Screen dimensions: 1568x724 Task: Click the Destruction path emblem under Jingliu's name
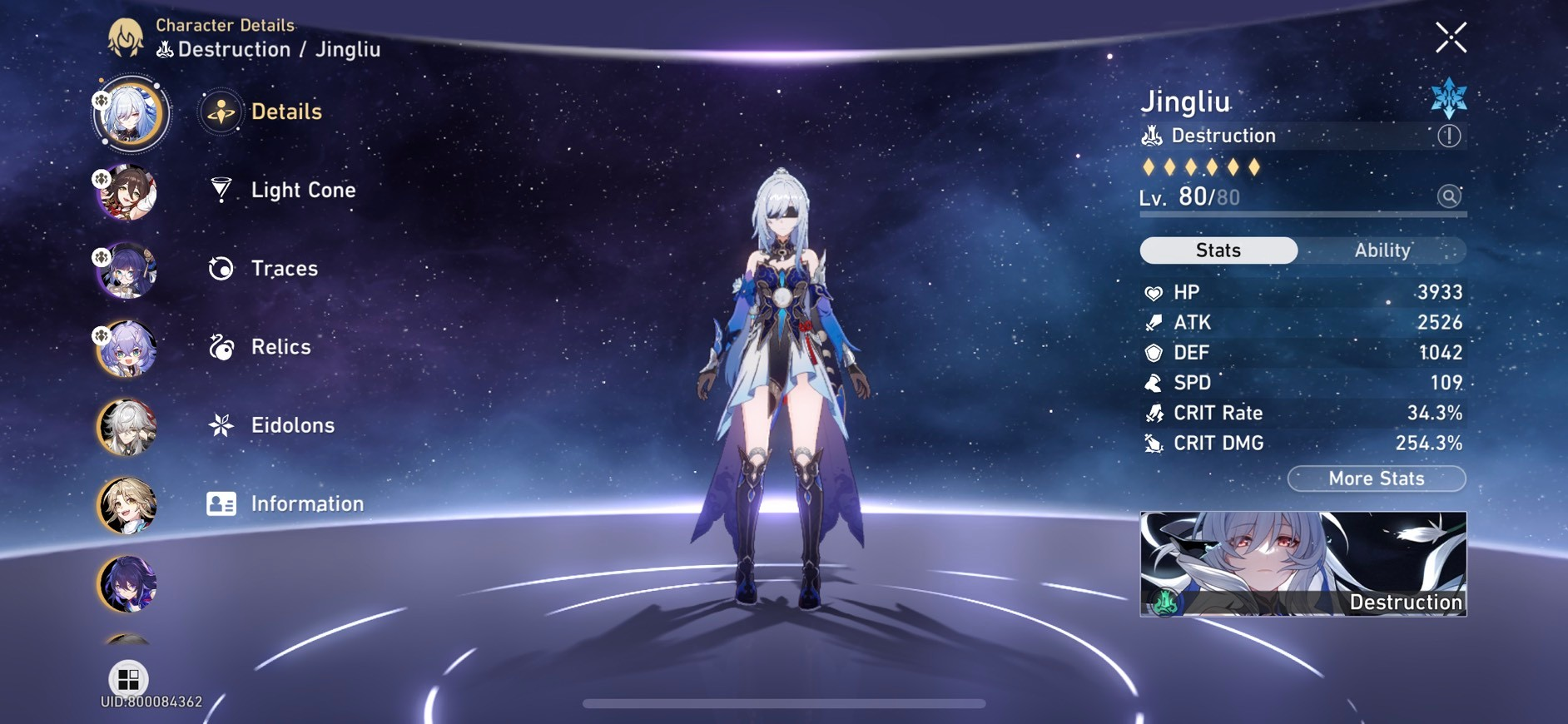tap(1151, 135)
